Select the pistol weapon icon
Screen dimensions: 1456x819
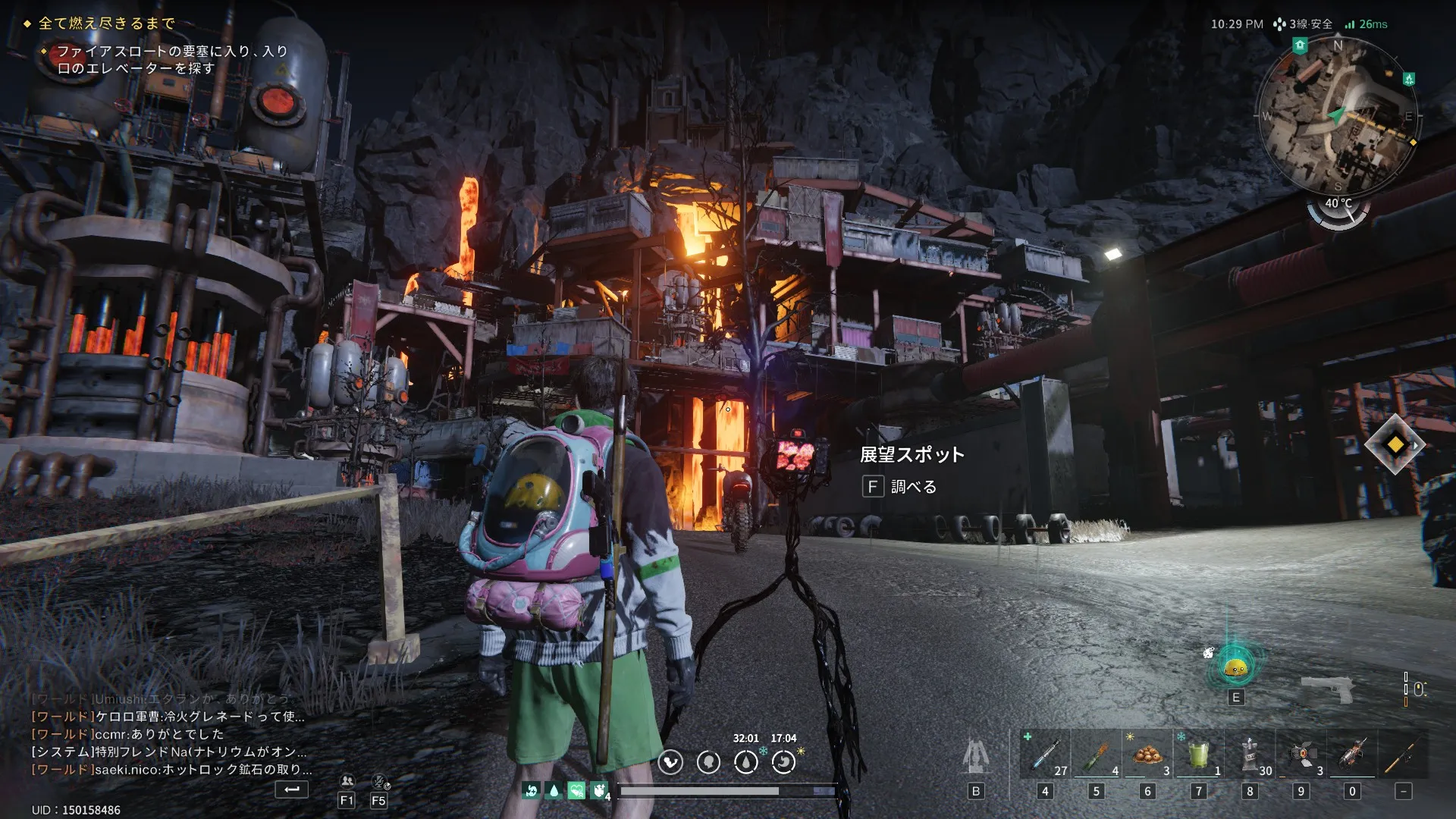[1327, 688]
